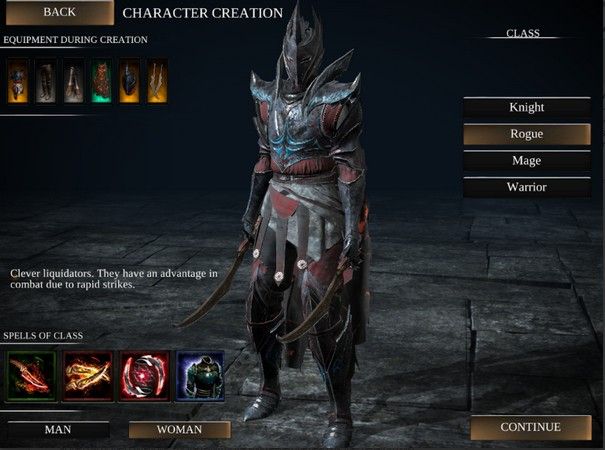Pick the Mage class
Screen dimensions: 605x450
coord(525,160)
